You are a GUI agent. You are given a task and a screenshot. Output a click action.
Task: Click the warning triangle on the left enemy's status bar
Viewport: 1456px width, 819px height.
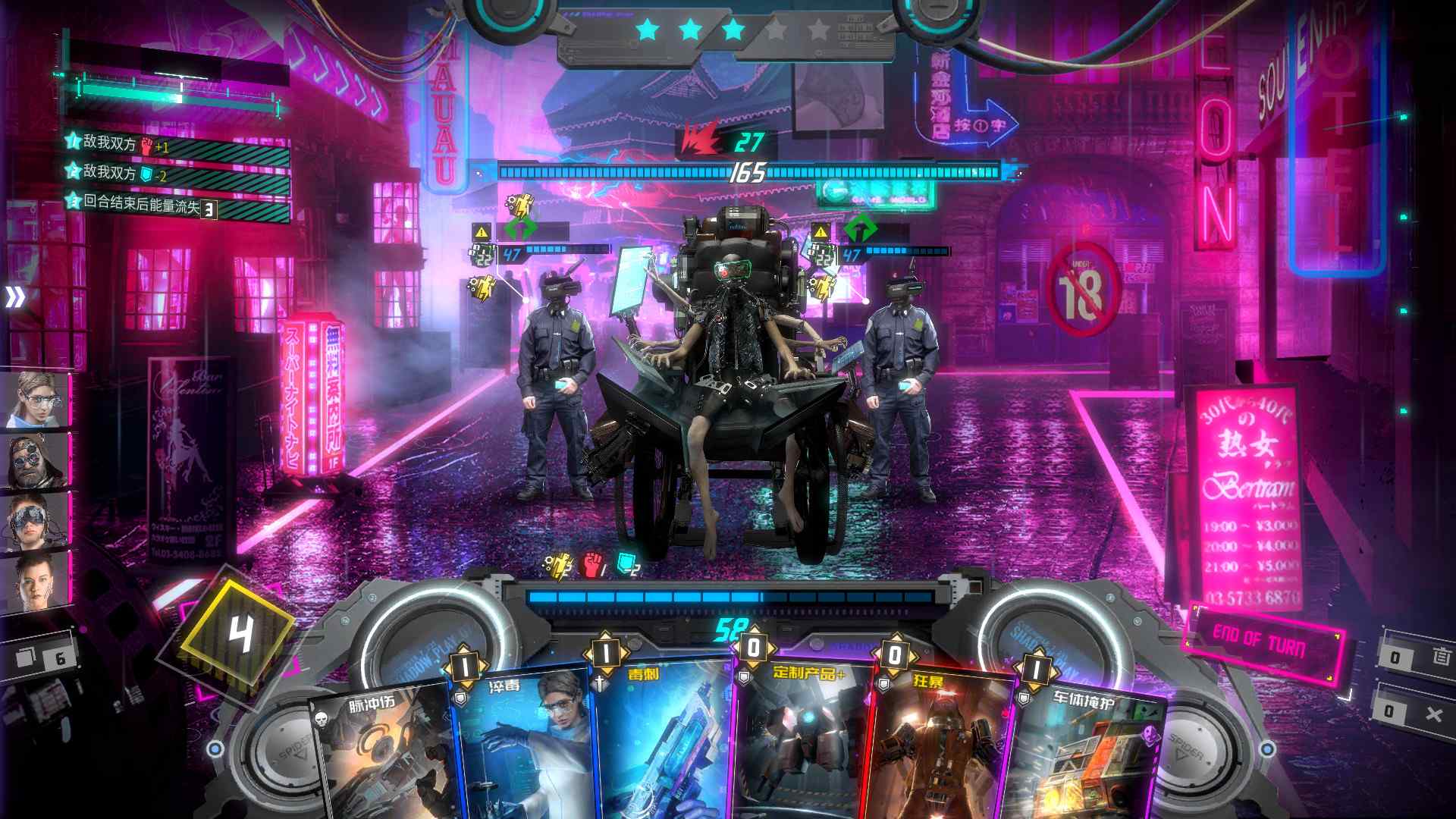pos(482,232)
